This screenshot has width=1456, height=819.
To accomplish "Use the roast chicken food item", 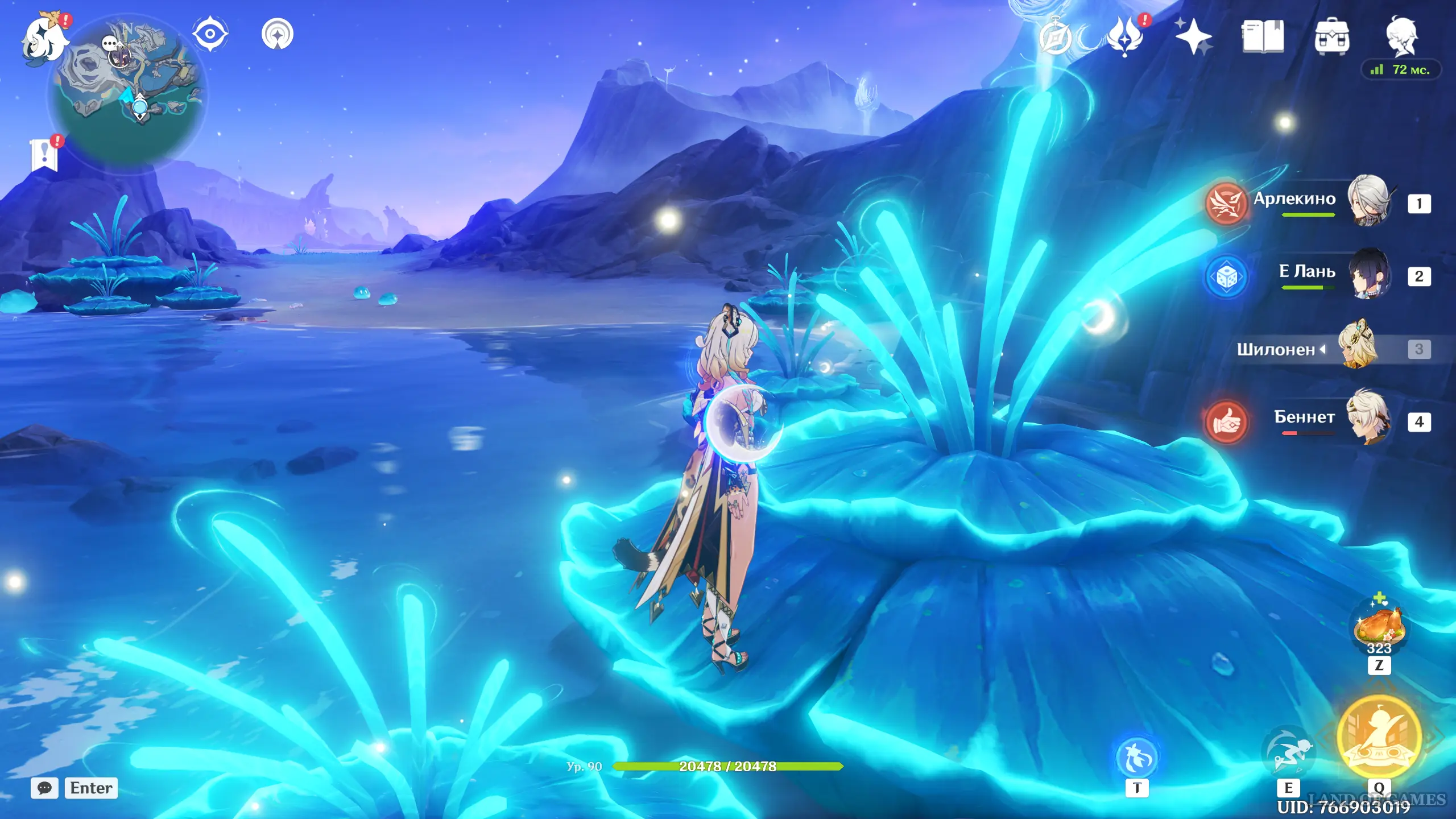I will 1379,627.
